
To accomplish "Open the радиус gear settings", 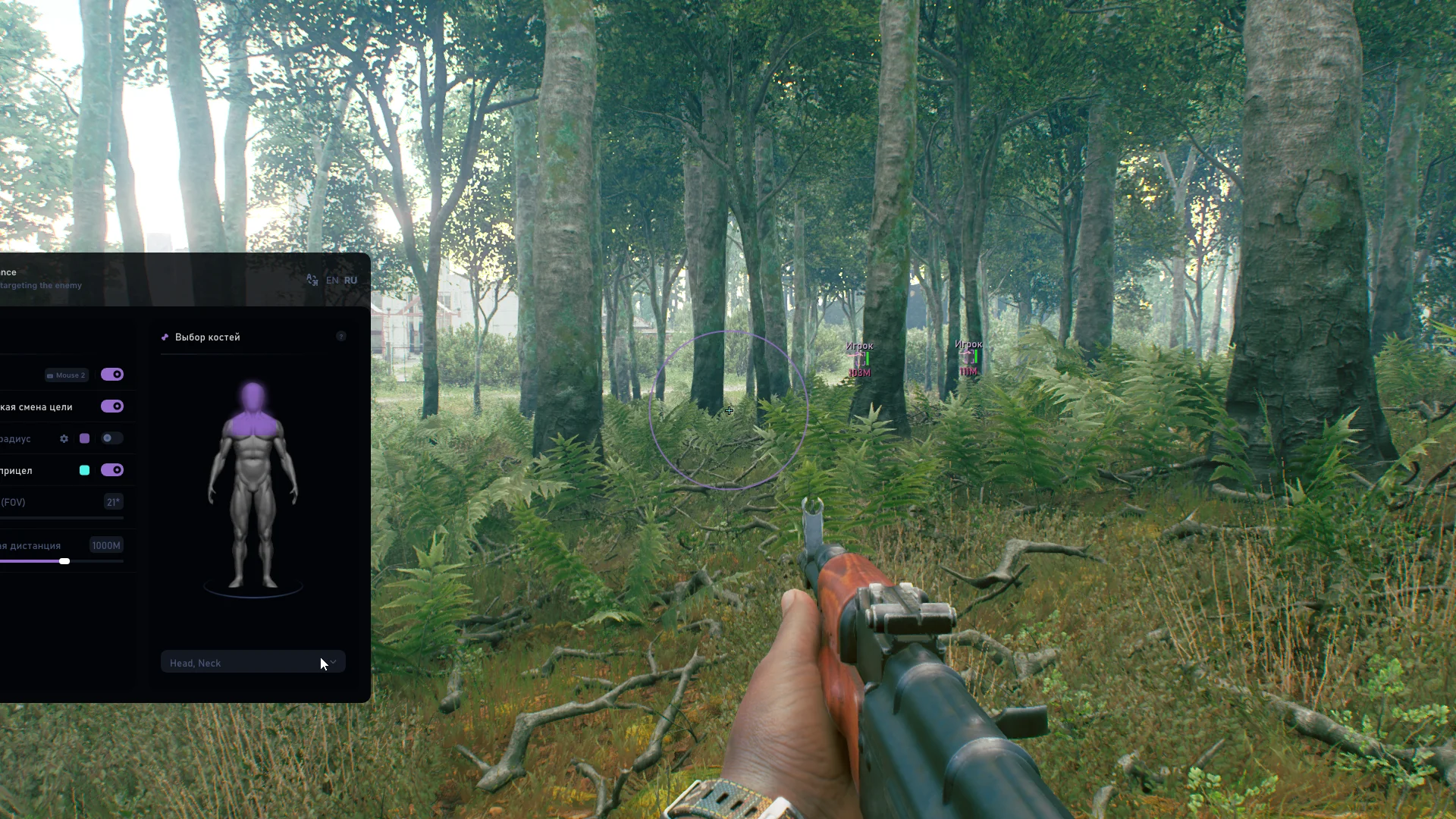I will 64,439.
